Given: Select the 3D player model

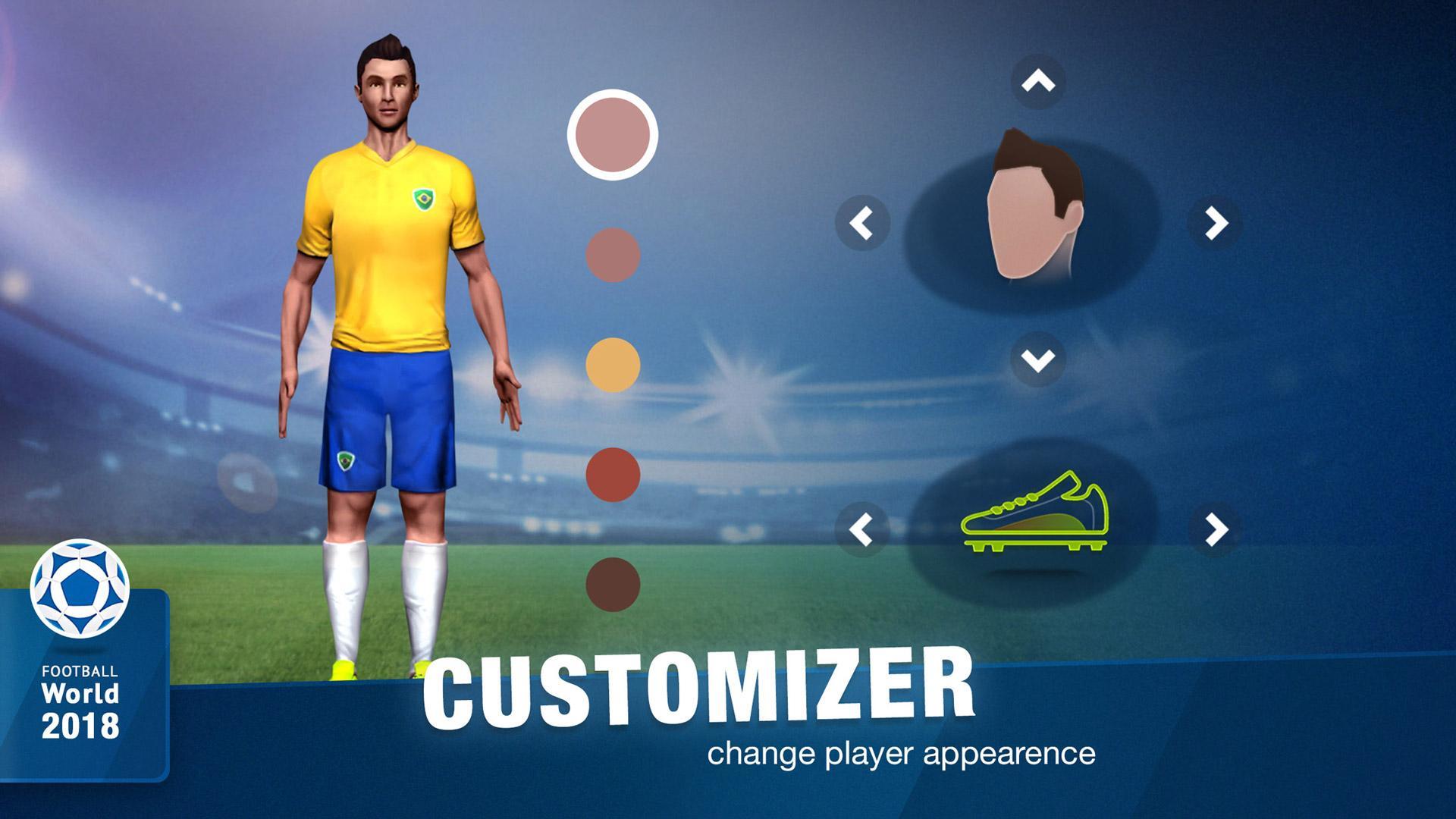Looking at the screenshot, I should 387,341.
